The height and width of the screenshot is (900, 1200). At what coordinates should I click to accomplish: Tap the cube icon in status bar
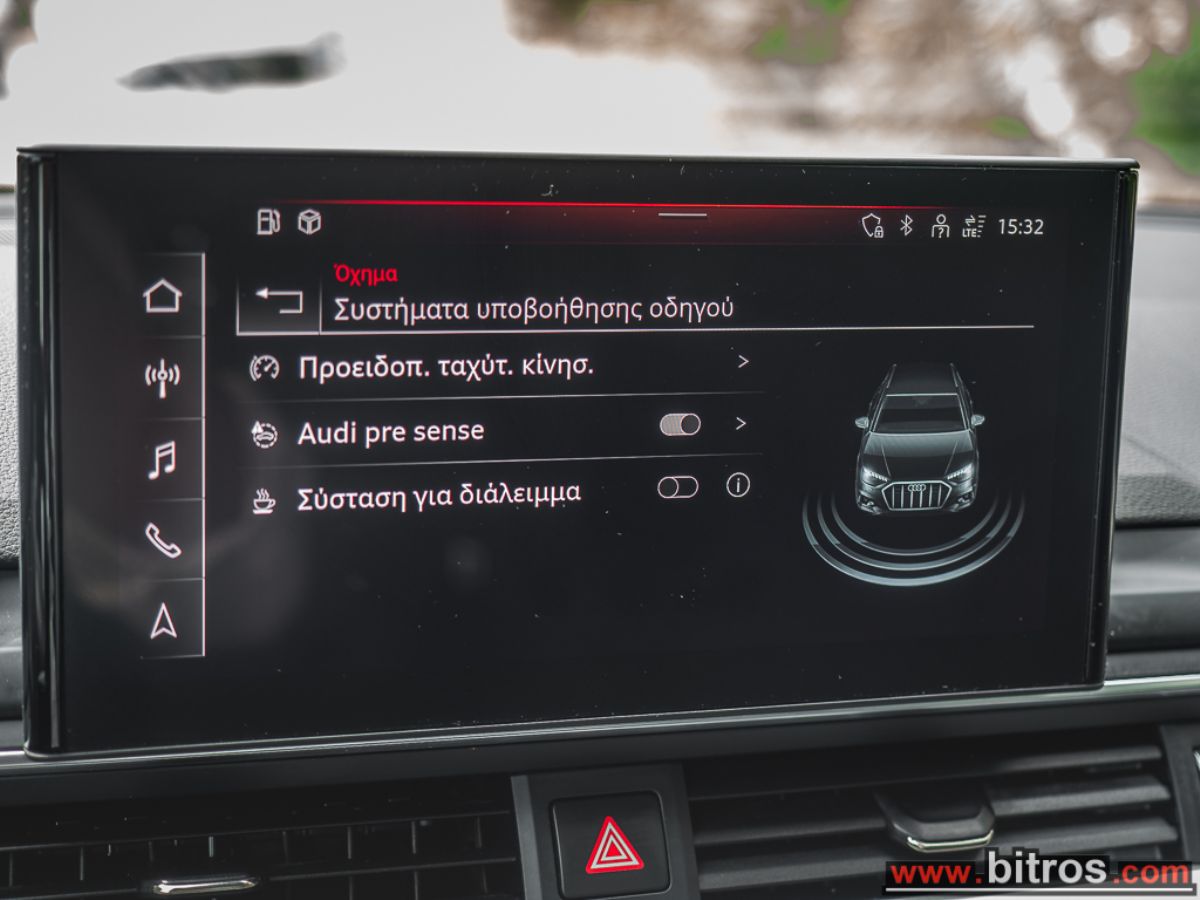click(x=310, y=223)
